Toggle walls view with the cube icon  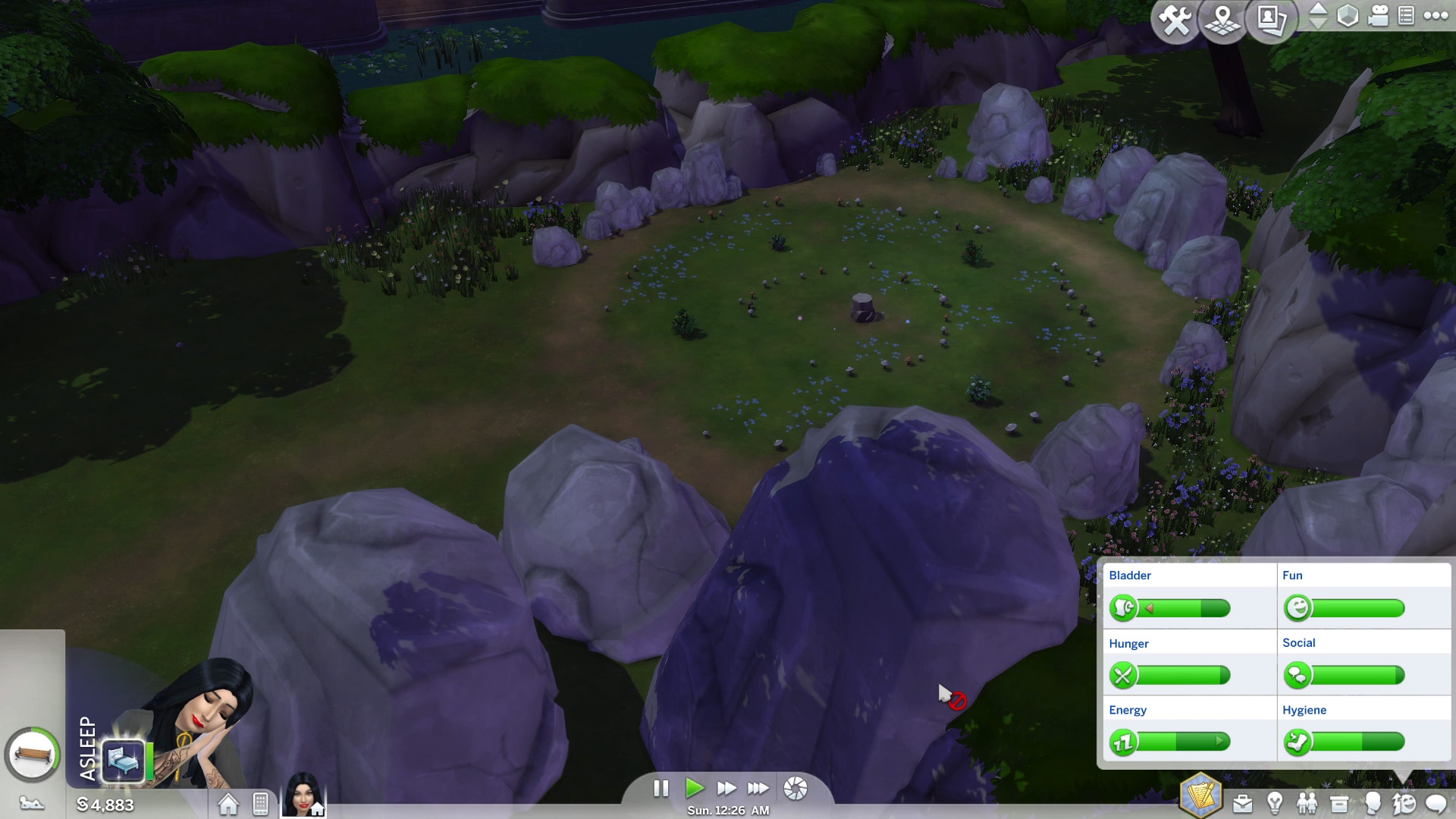1348,16
